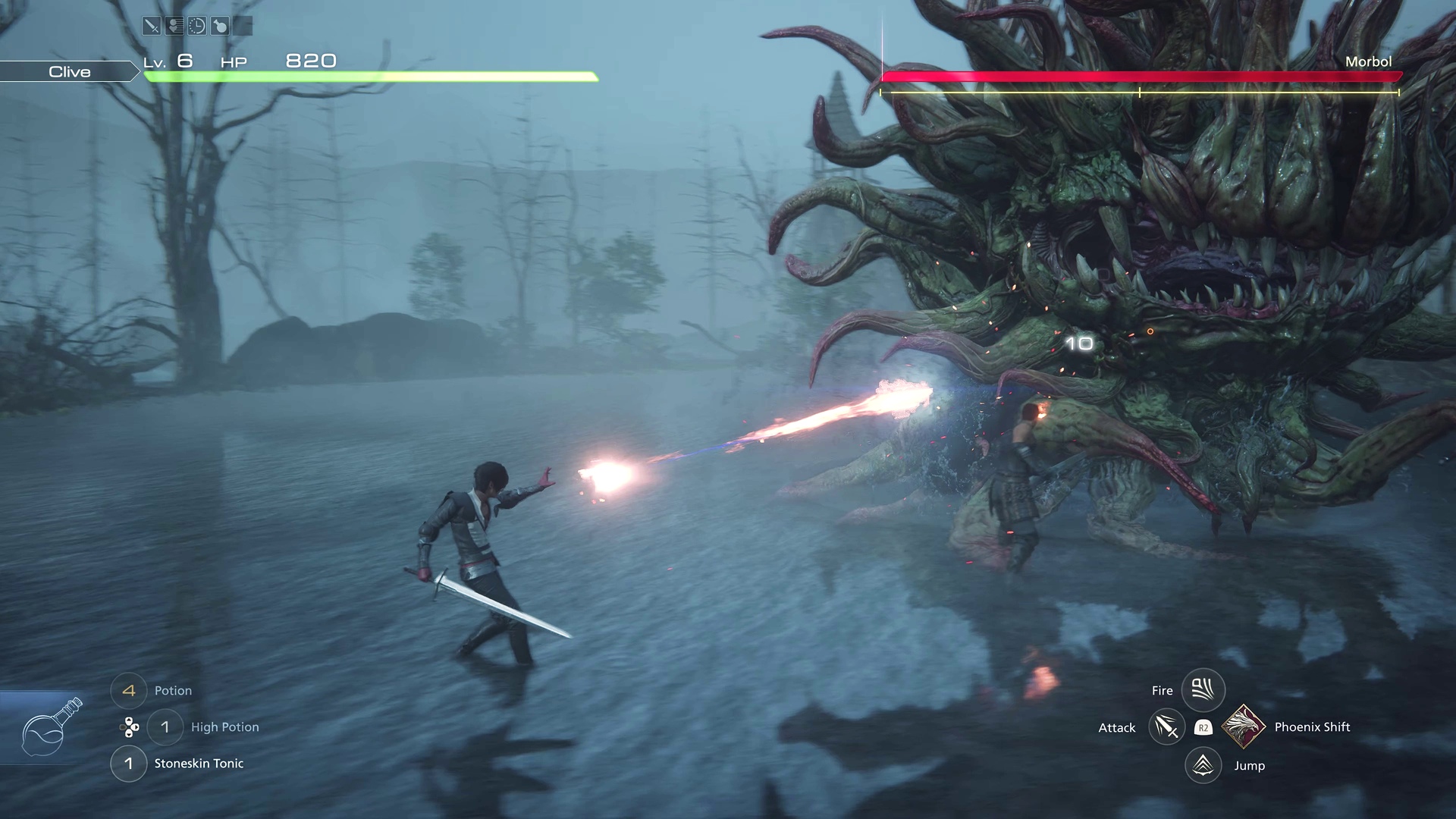
Task: Click the clock status icon
Action: coord(197,27)
